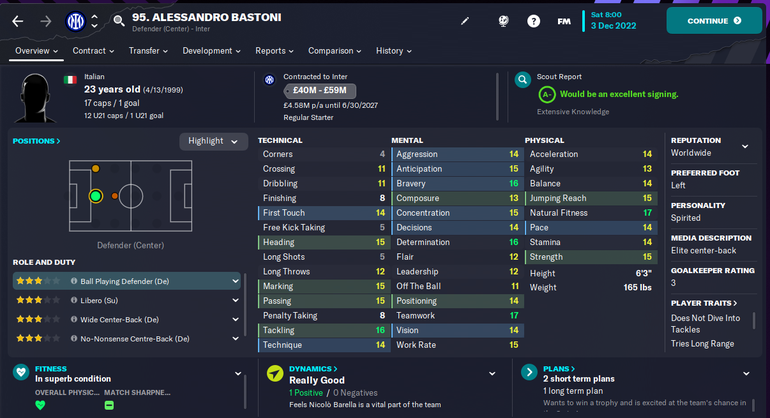Open the Player Traits section
The width and height of the screenshot is (770, 418).
click(704, 303)
